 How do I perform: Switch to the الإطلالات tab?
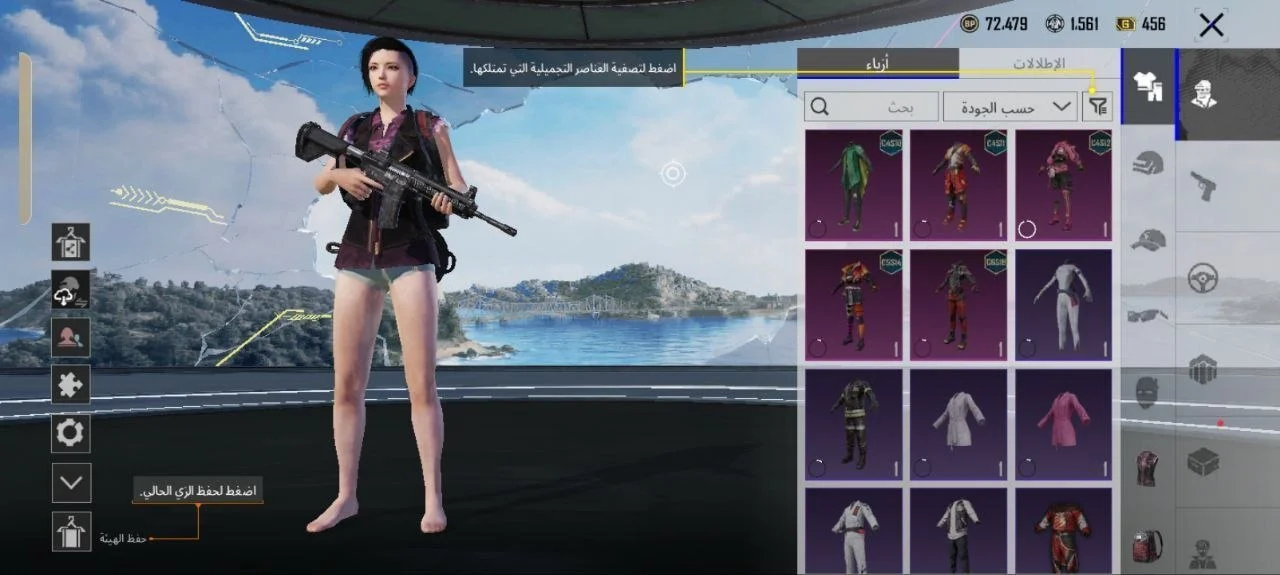(1039, 63)
